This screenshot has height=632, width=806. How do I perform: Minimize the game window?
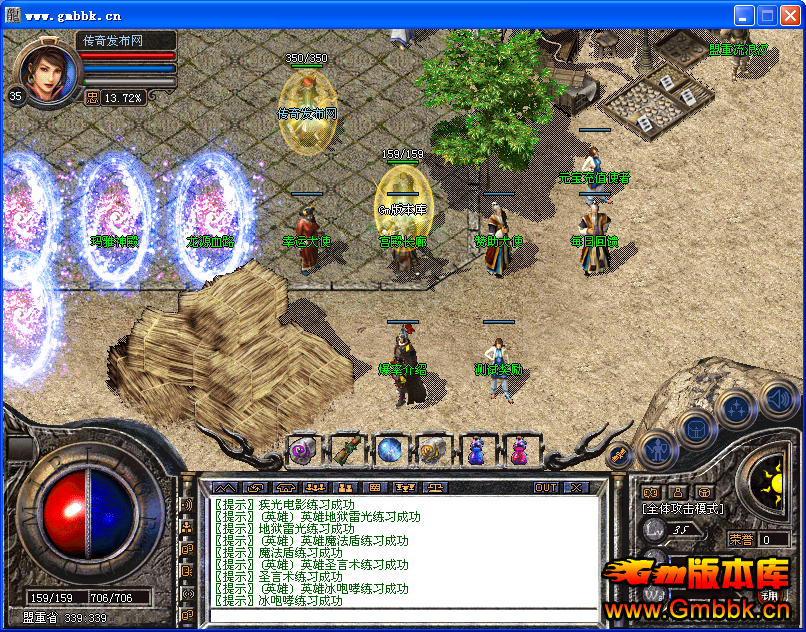pos(744,15)
